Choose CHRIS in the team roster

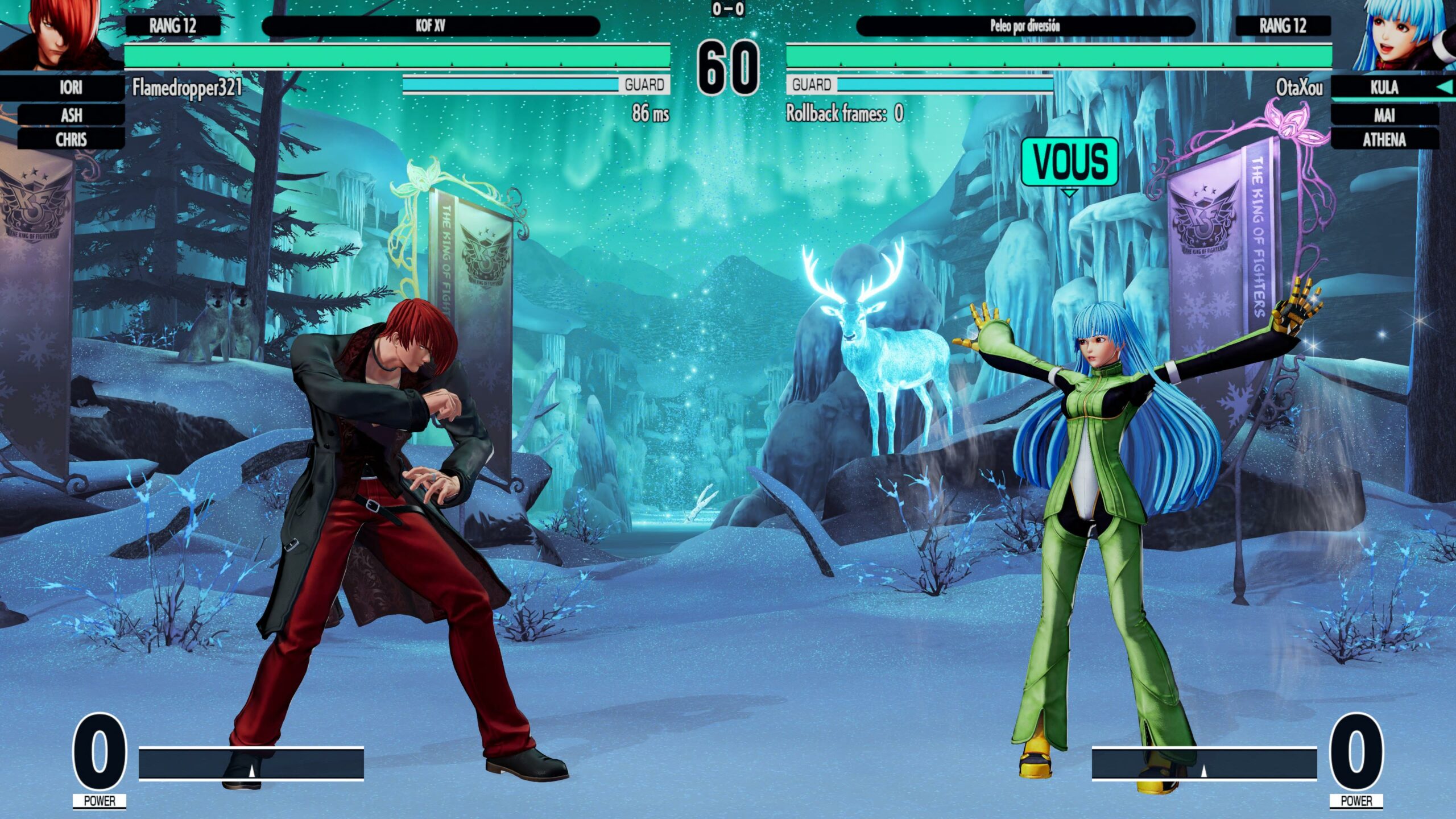click(x=71, y=139)
